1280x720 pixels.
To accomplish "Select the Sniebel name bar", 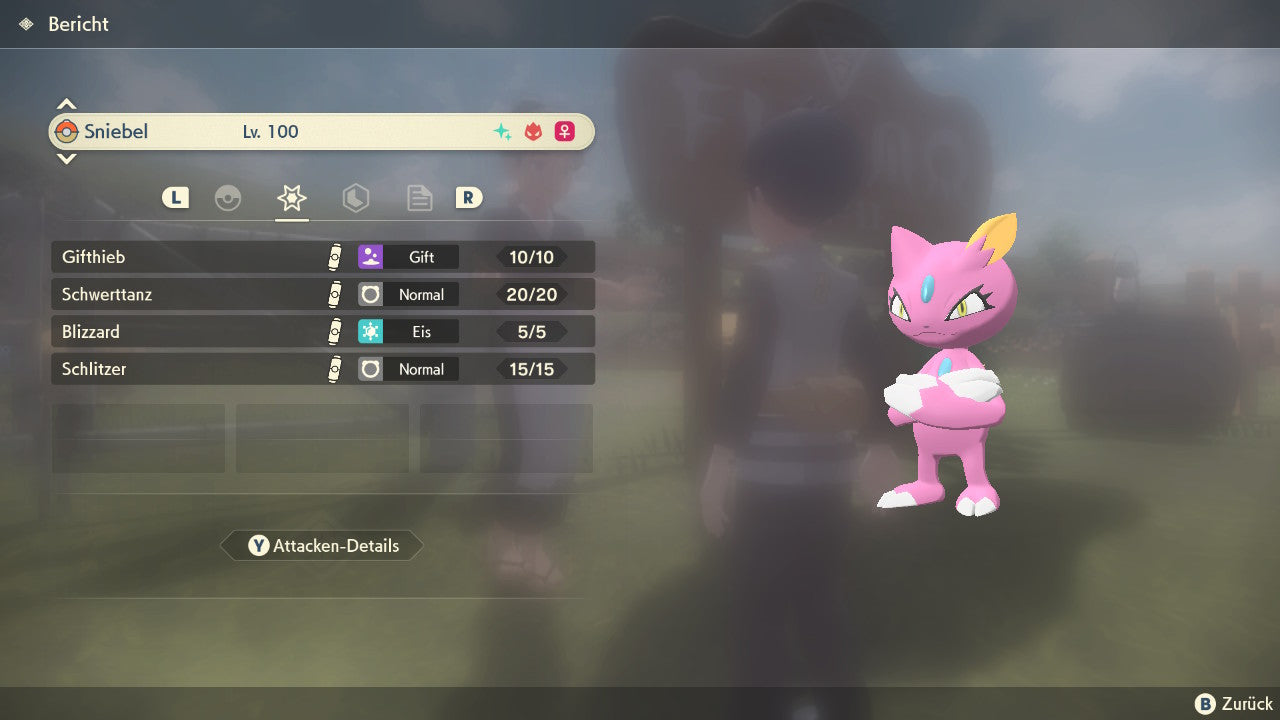I will tap(322, 131).
